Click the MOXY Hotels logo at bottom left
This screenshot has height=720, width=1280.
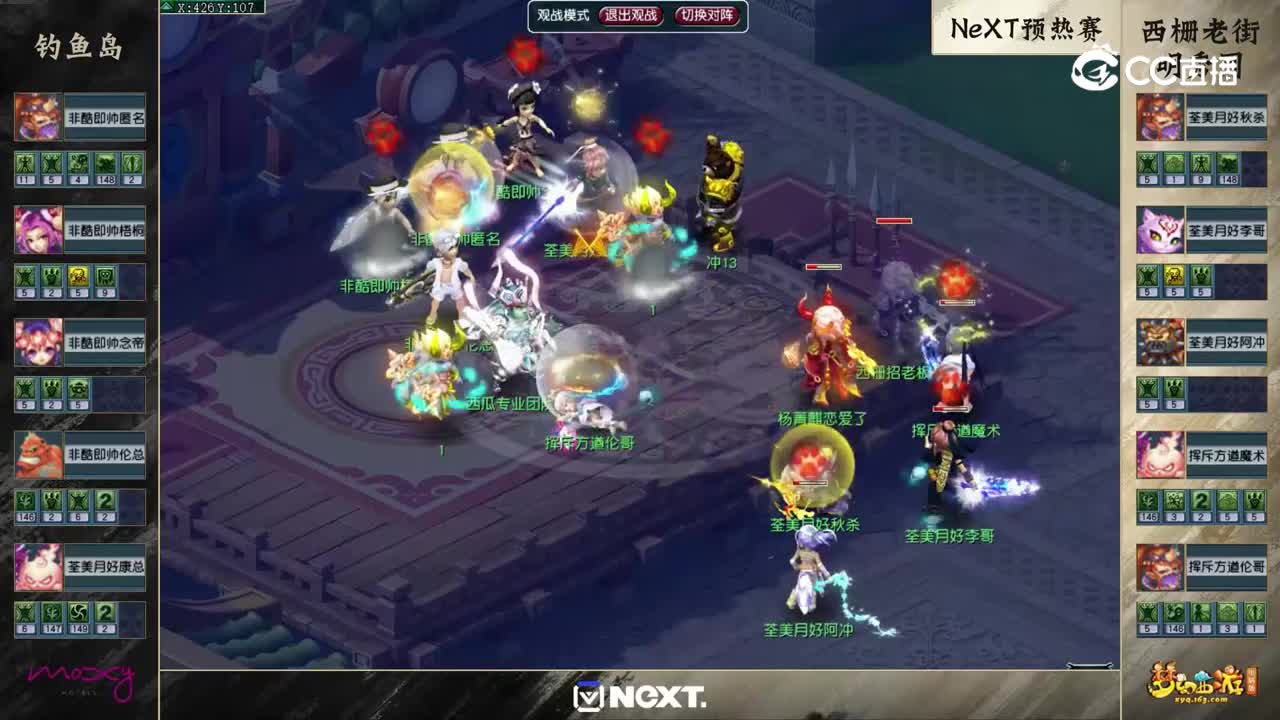(x=80, y=682)
